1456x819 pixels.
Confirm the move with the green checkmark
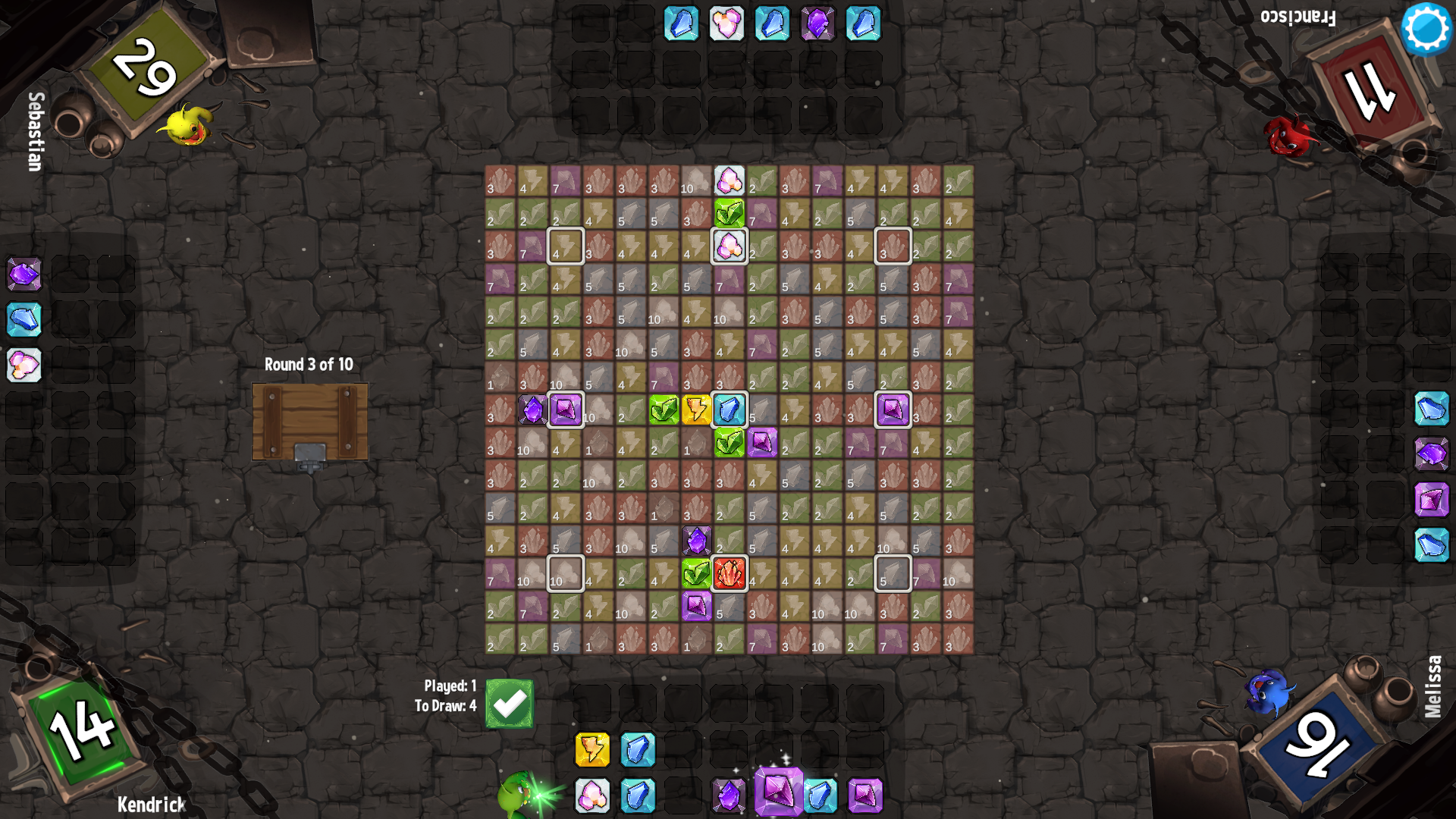[510, 704]
